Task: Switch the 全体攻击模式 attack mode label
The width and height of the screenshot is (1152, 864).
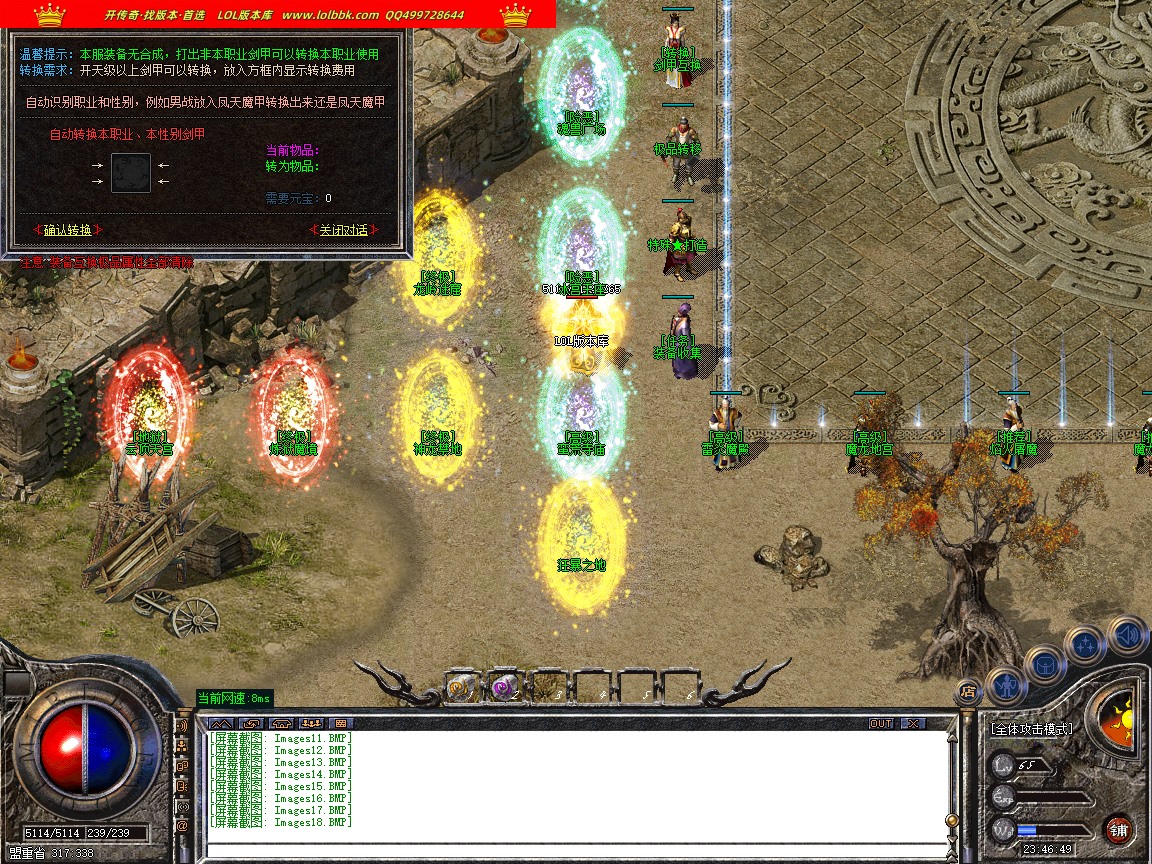Action: pos(1031,729)
